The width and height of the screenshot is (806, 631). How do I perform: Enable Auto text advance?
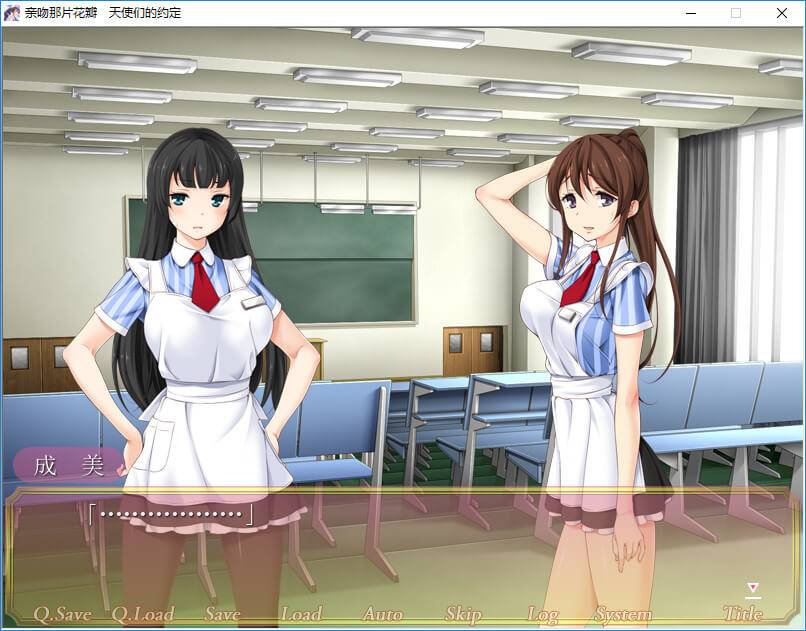point(382,614)
